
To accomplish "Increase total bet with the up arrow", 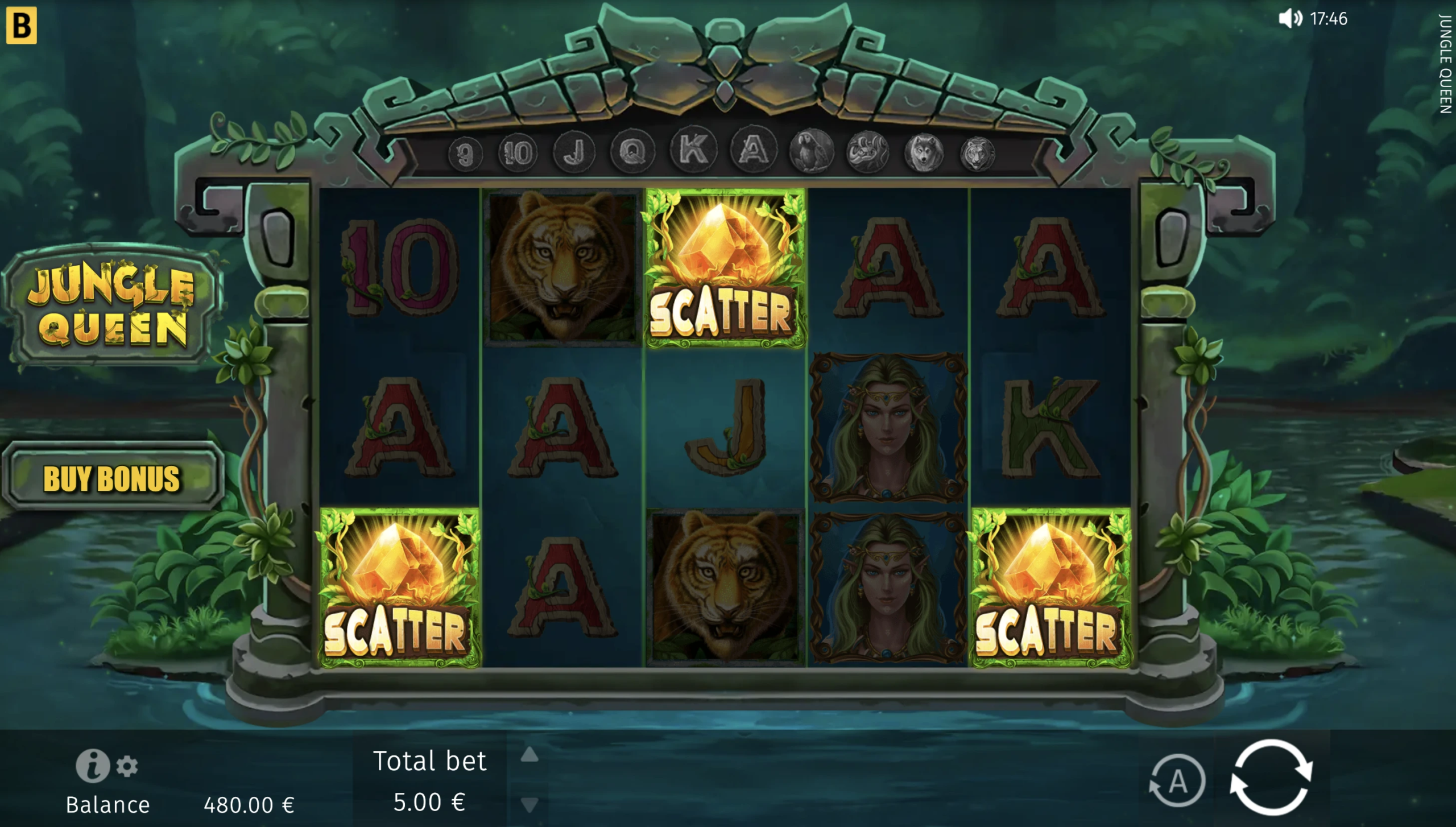I will click(530, 755).
